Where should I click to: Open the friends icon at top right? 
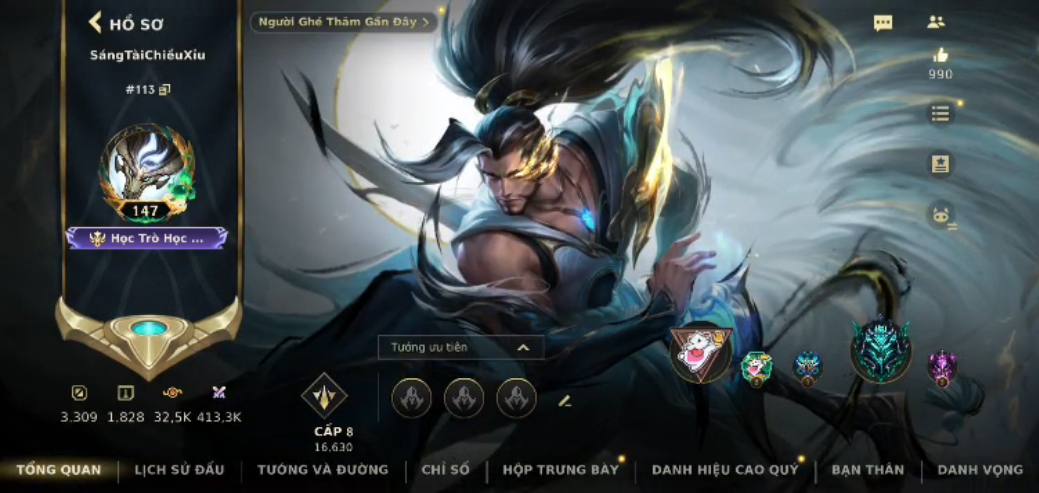pos(936,22)
